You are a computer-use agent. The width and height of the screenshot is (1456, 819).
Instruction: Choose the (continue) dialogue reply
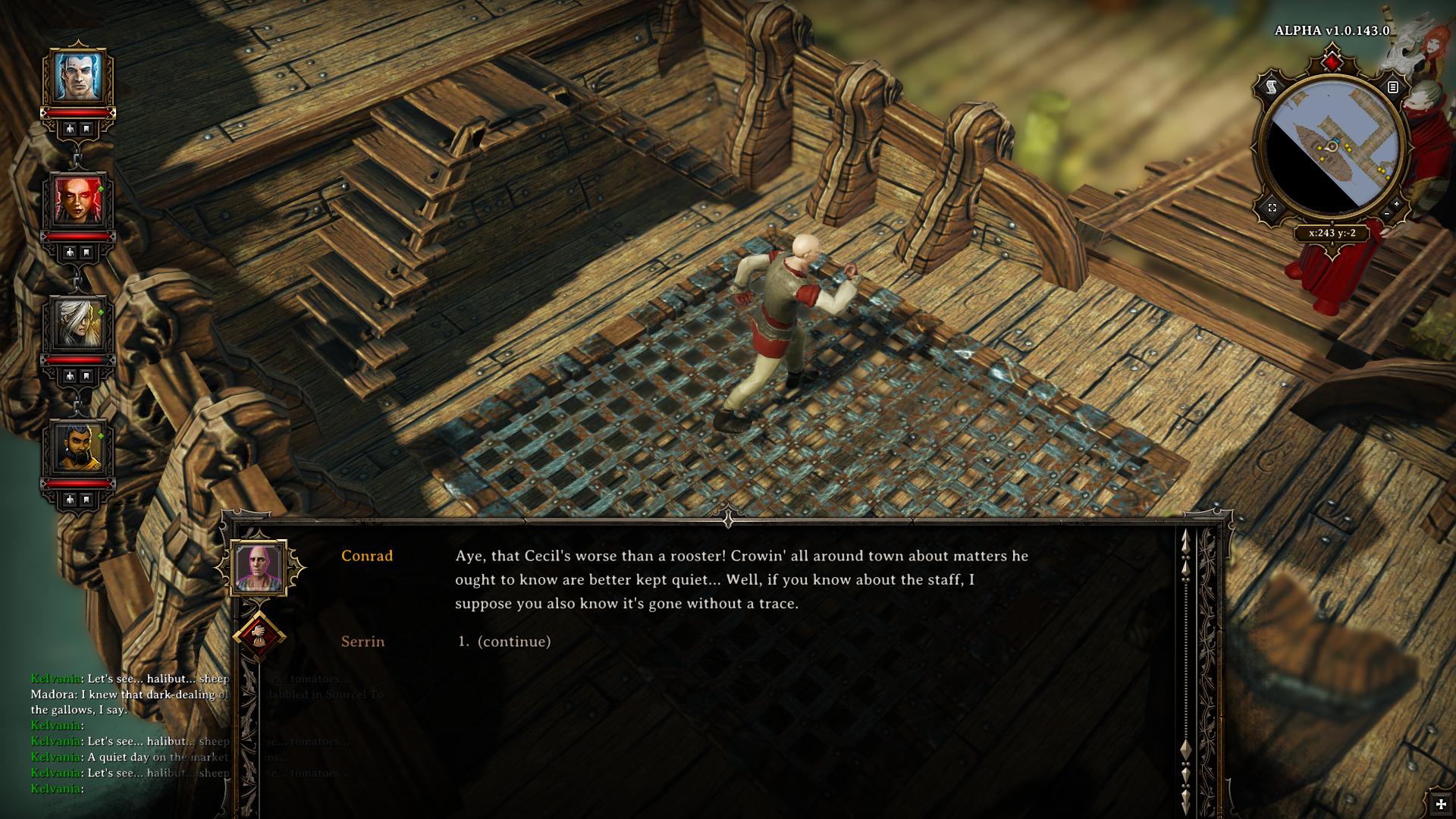[513, 642]
